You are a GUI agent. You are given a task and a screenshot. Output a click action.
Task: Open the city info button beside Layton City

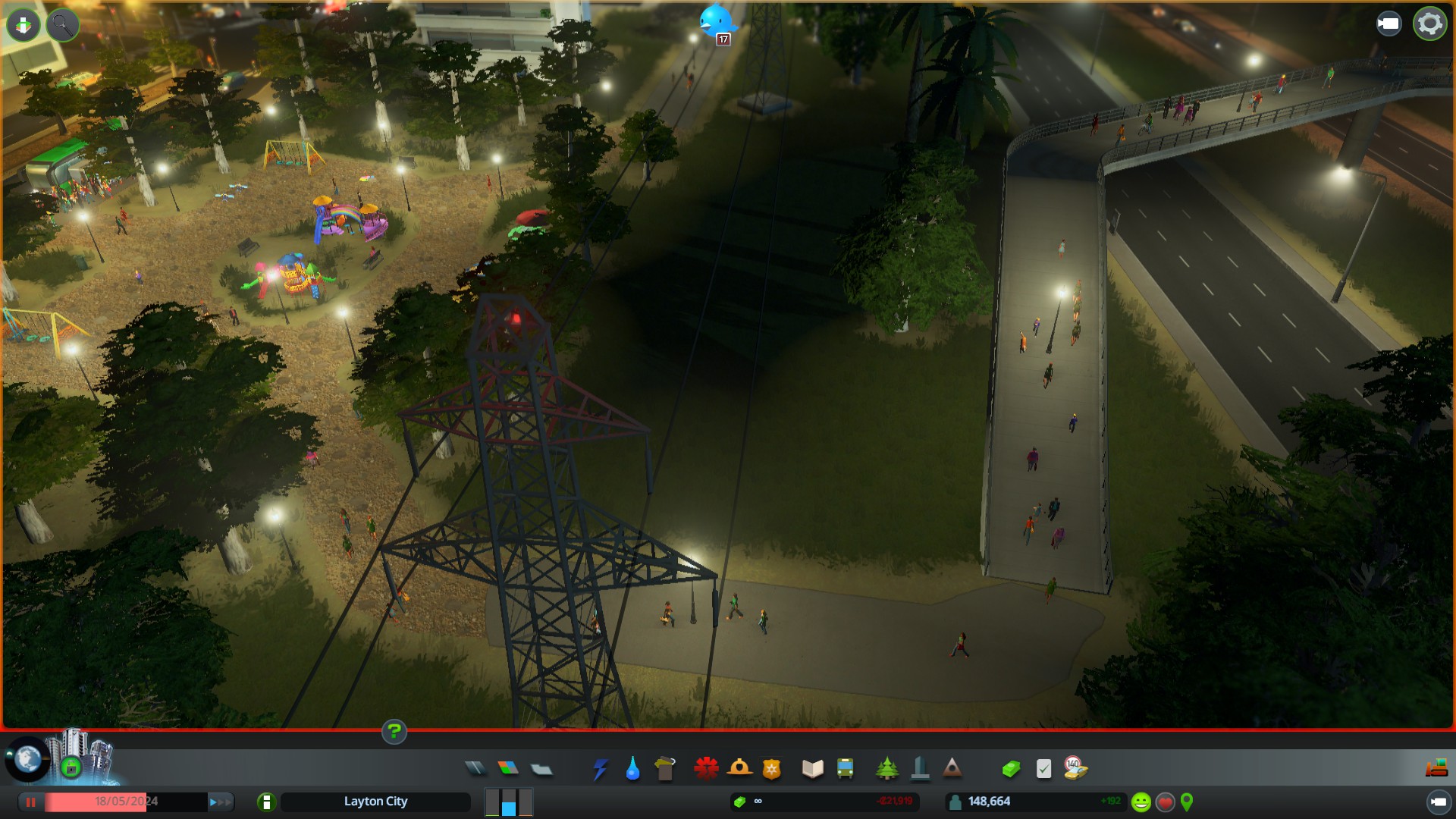pyautogui.click(x=266, y=802)
